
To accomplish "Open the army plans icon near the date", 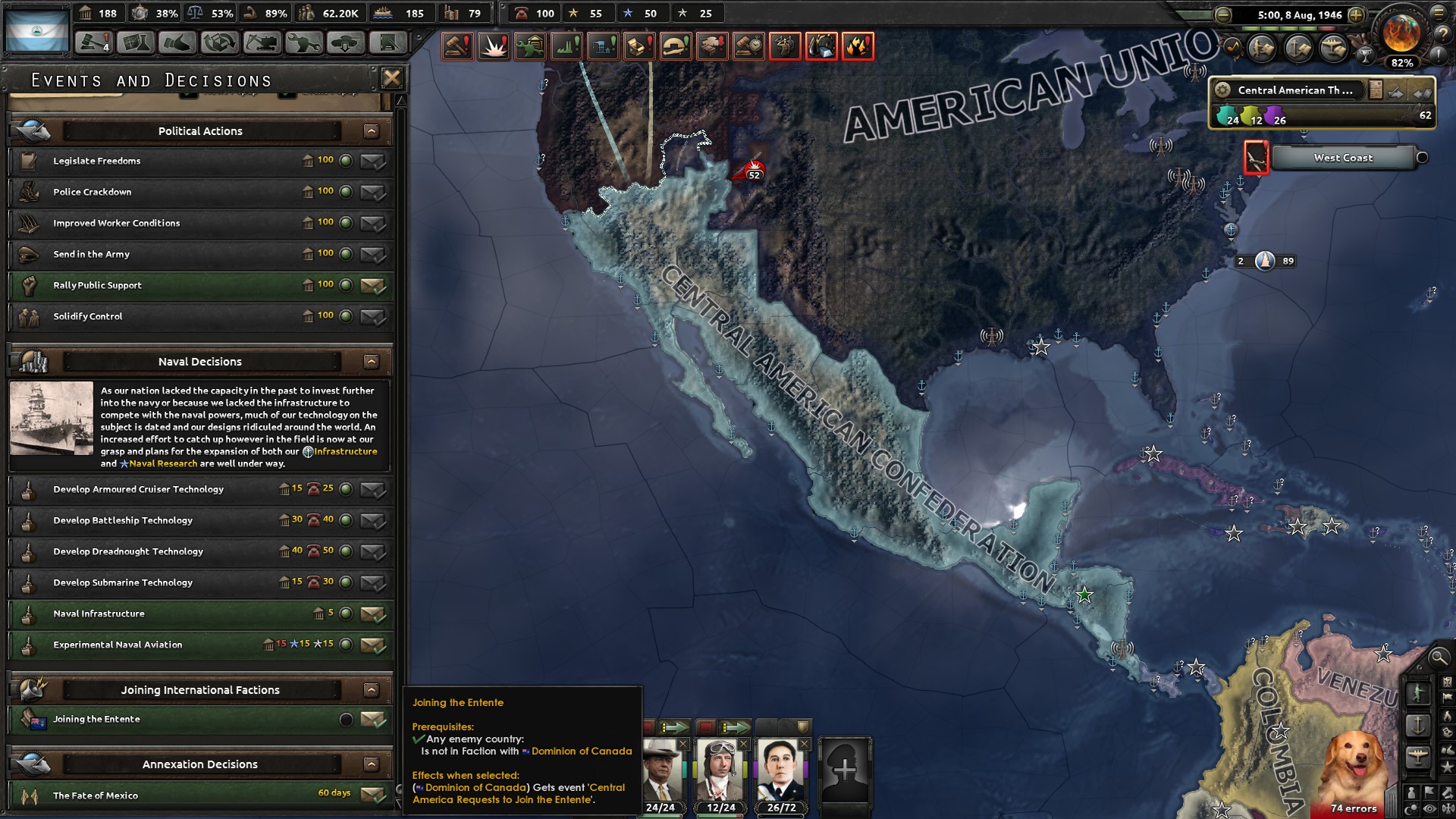I will [1260, 48].
